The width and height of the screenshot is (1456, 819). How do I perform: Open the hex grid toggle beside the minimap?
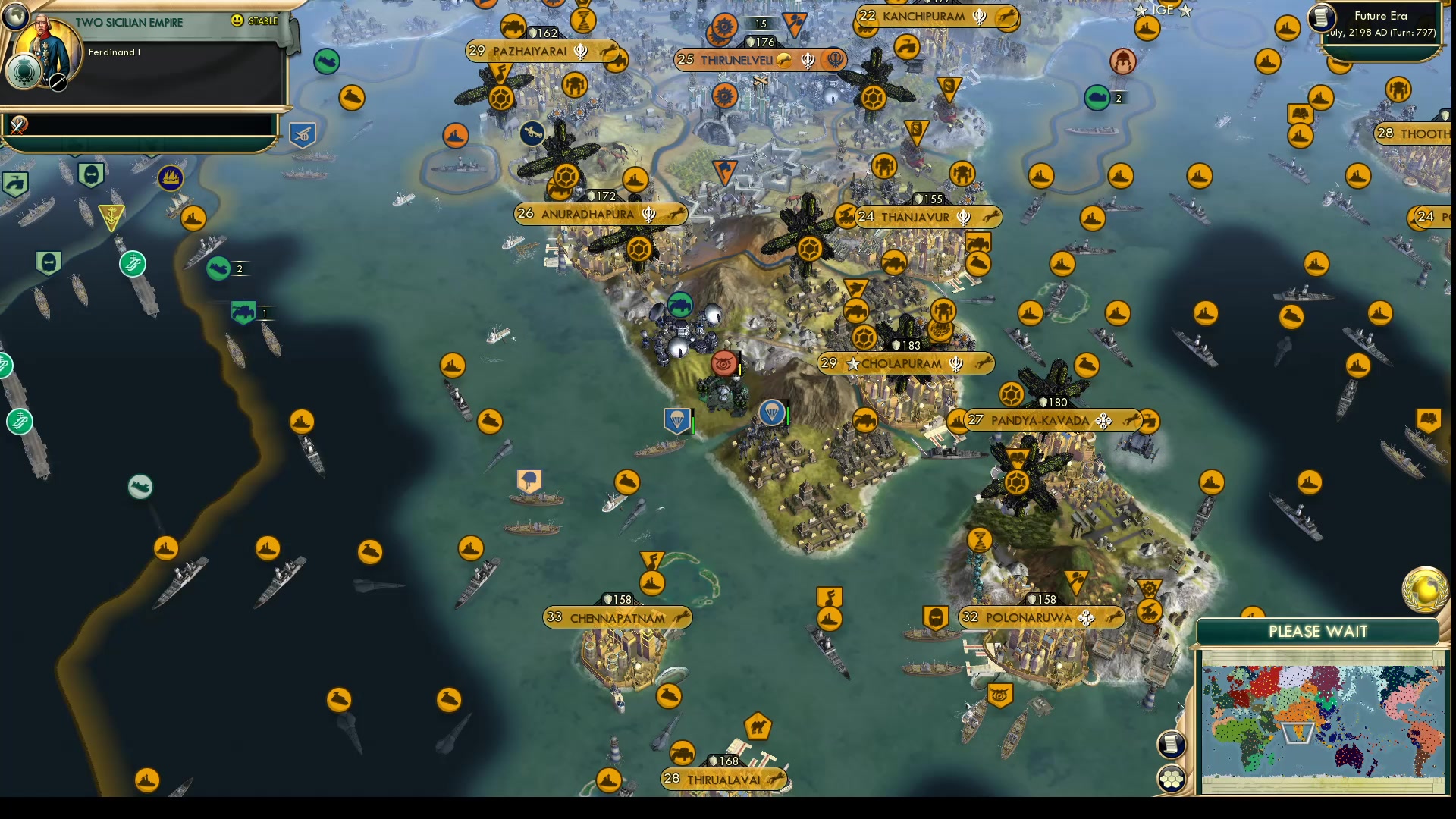coord(1171,777)
